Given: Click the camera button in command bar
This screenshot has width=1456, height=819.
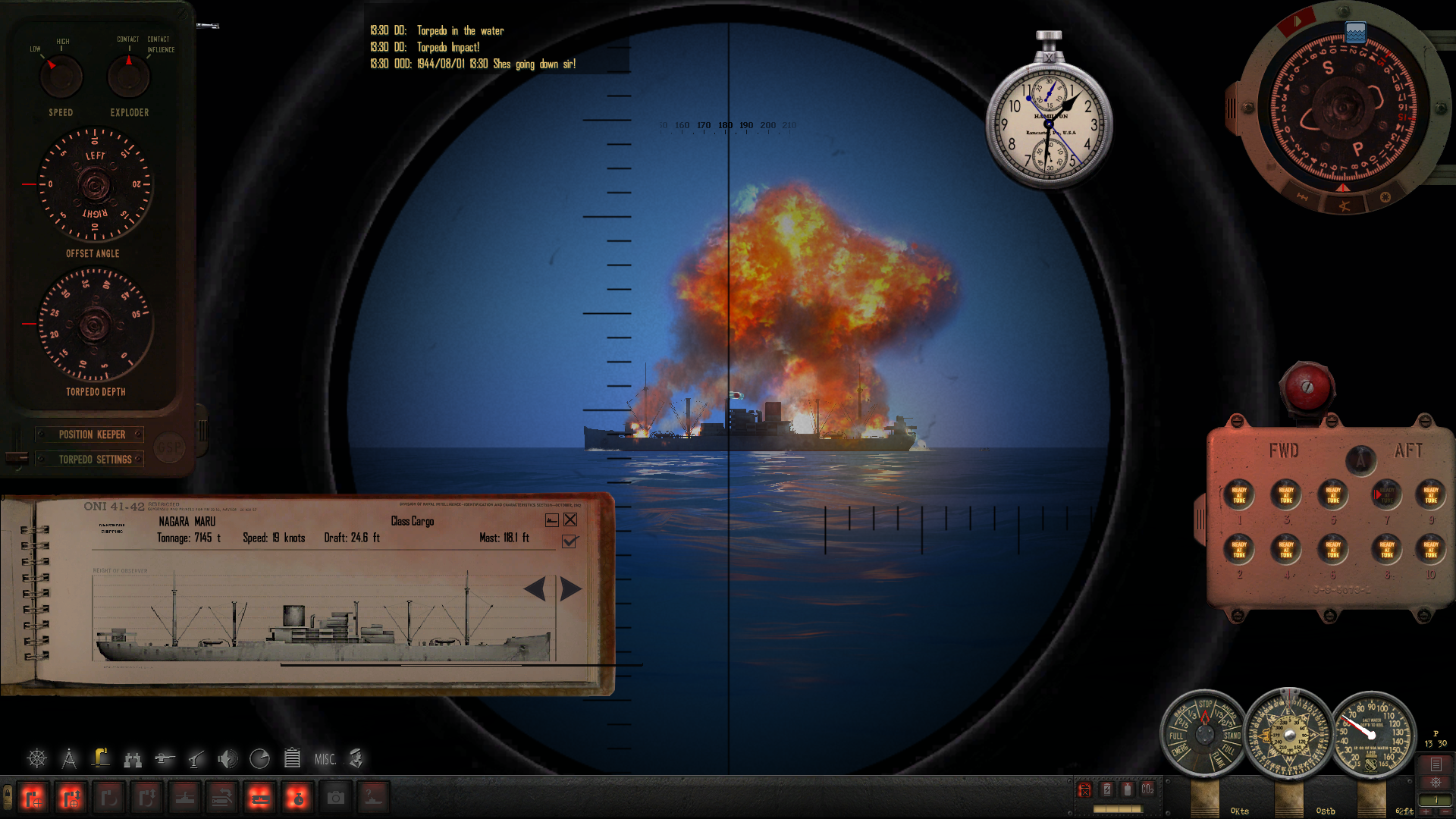Looking at the screenshot, I should click(x=335, y=798).
